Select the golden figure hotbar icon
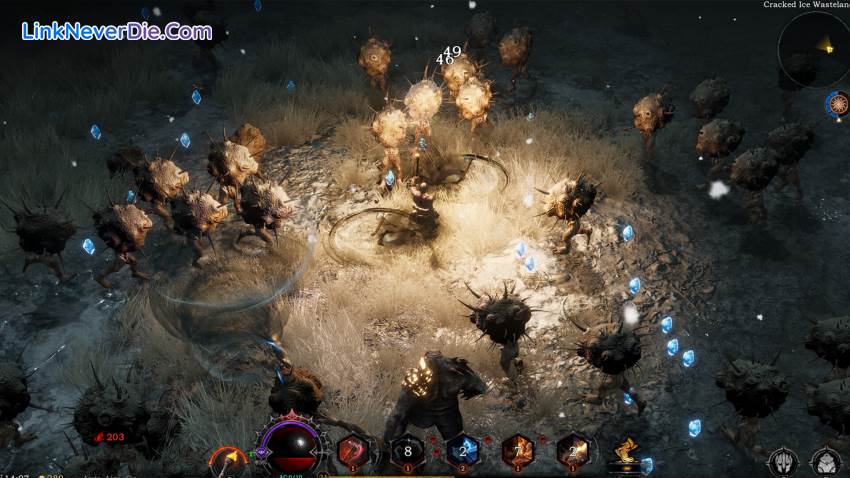The image size is (850, 478). click(627, 452)
